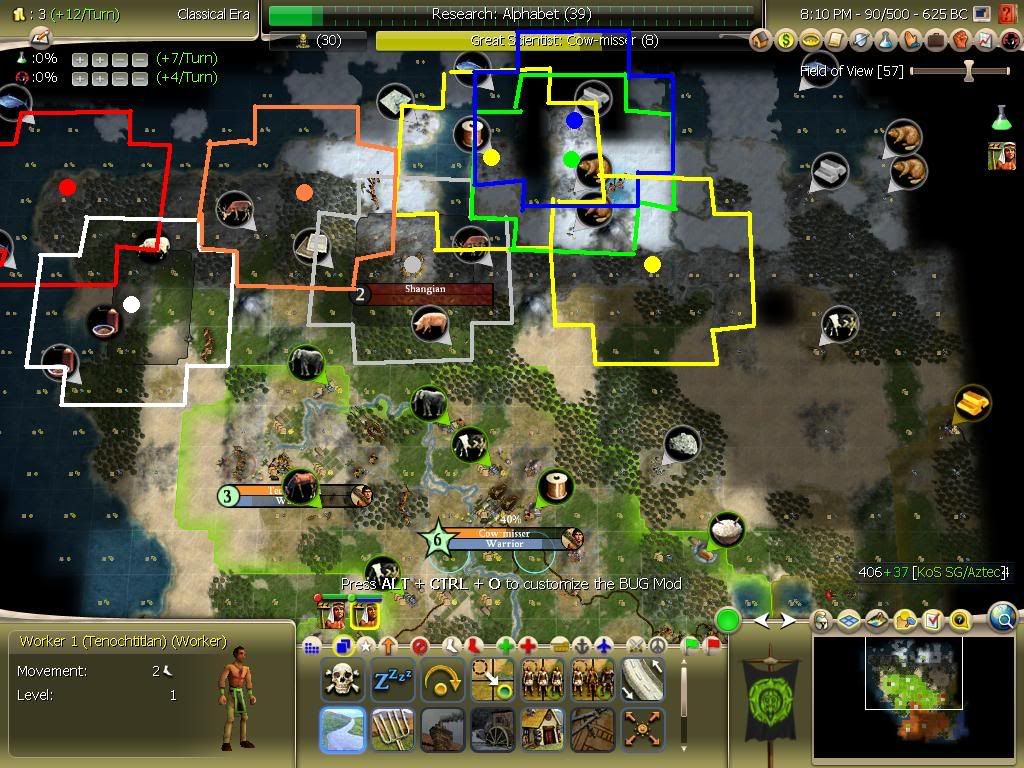Viewport: 1024px width, 768px height.
Task: Select the skull delete-unit action
Action: [x=341, y=680]
